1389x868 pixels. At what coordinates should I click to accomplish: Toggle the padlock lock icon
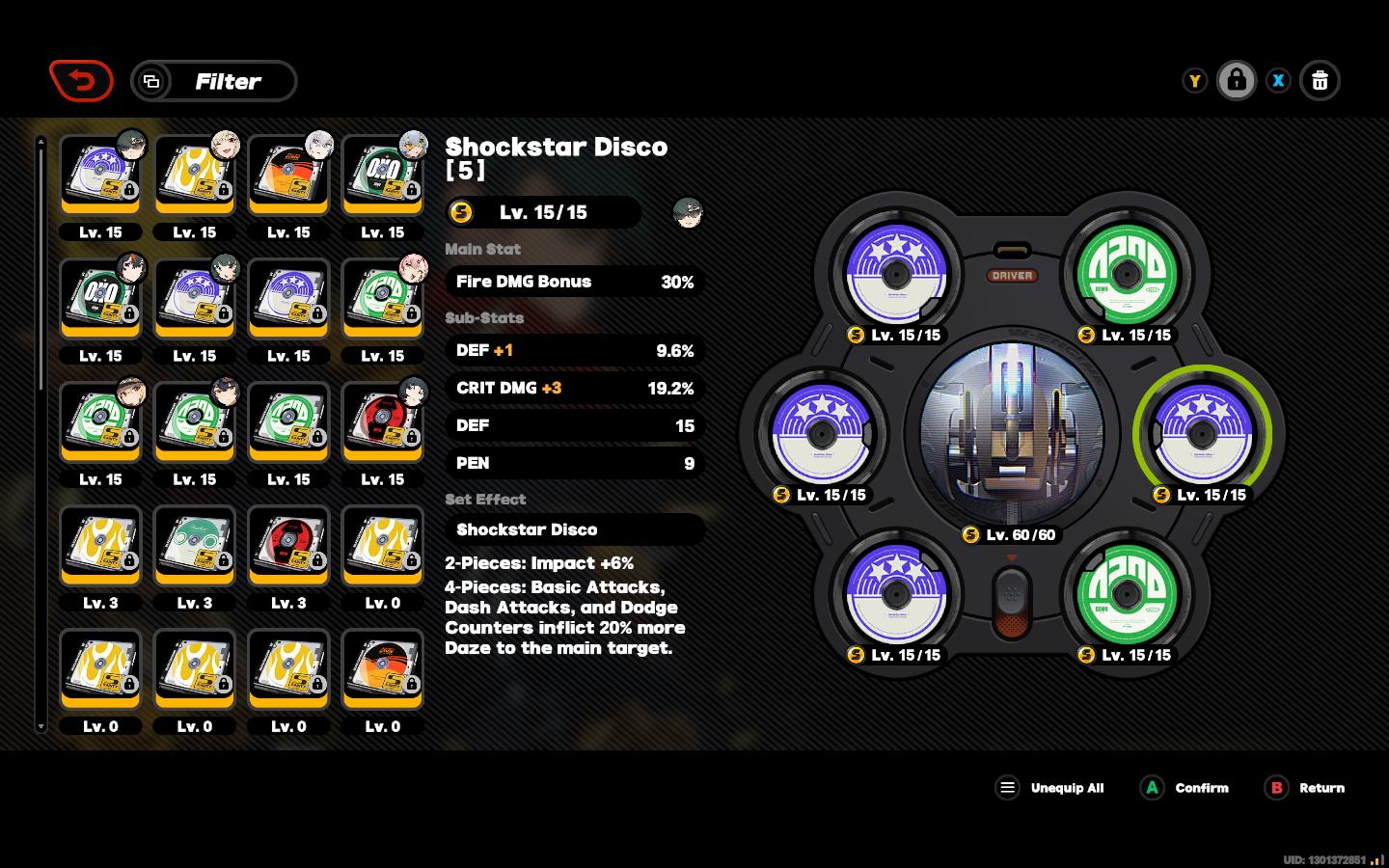pyautogui.click(x=1236, y=81)
